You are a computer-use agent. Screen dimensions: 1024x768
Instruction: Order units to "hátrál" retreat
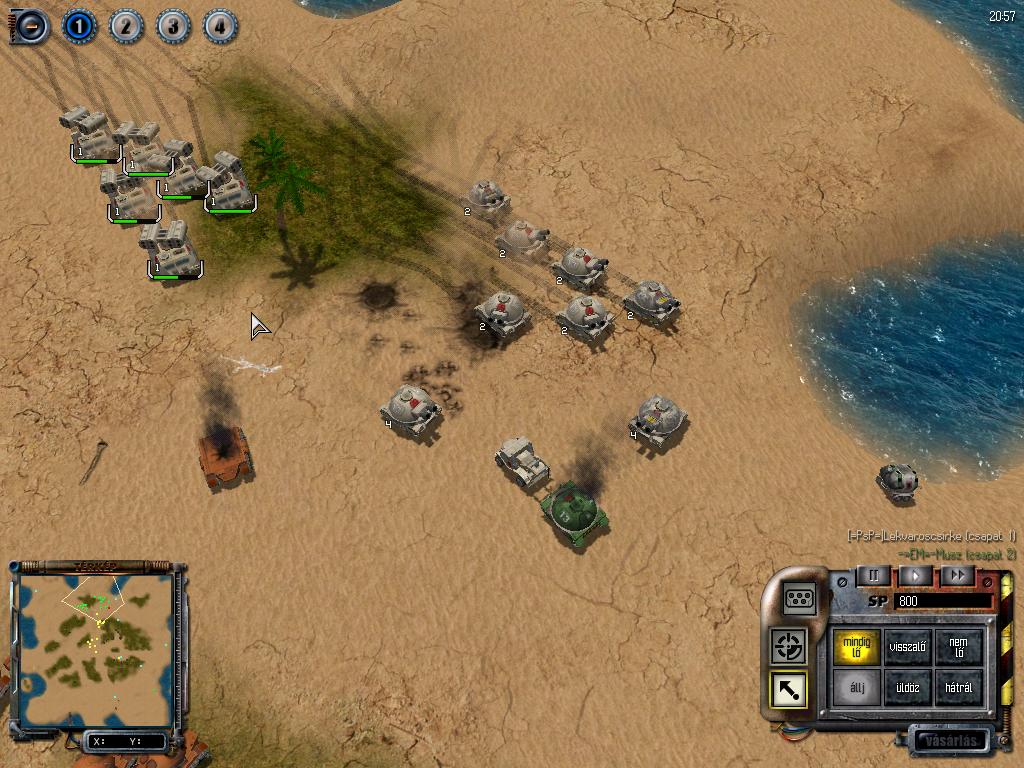click(959, 688)
